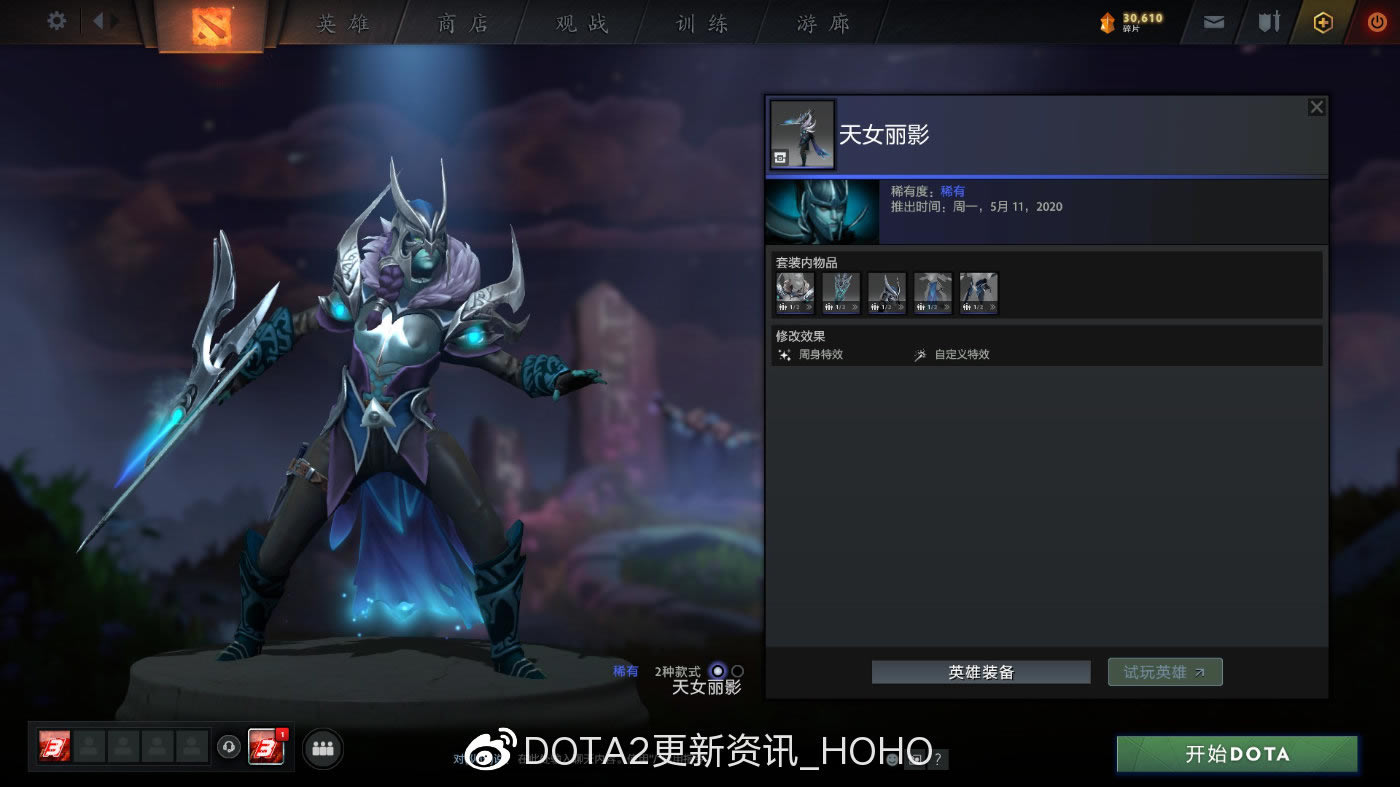Screen dimensions: 1400x787
Task: Select the first style circle toggle
Action: tap(718, 669)
